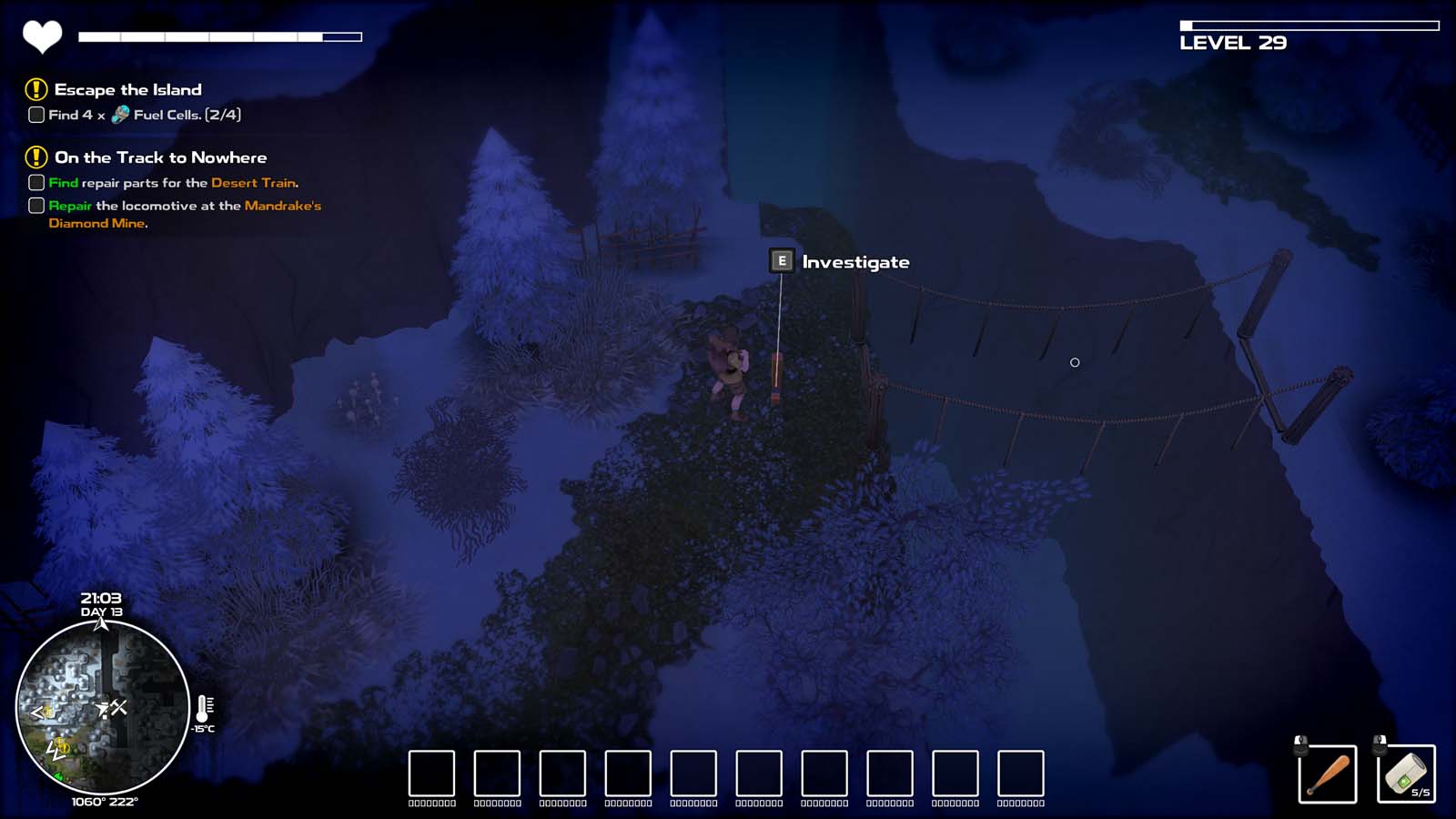Click the crossed-pickaxes mine marker on minimap
Screen dimensions: 1456x819
[120, 708]
